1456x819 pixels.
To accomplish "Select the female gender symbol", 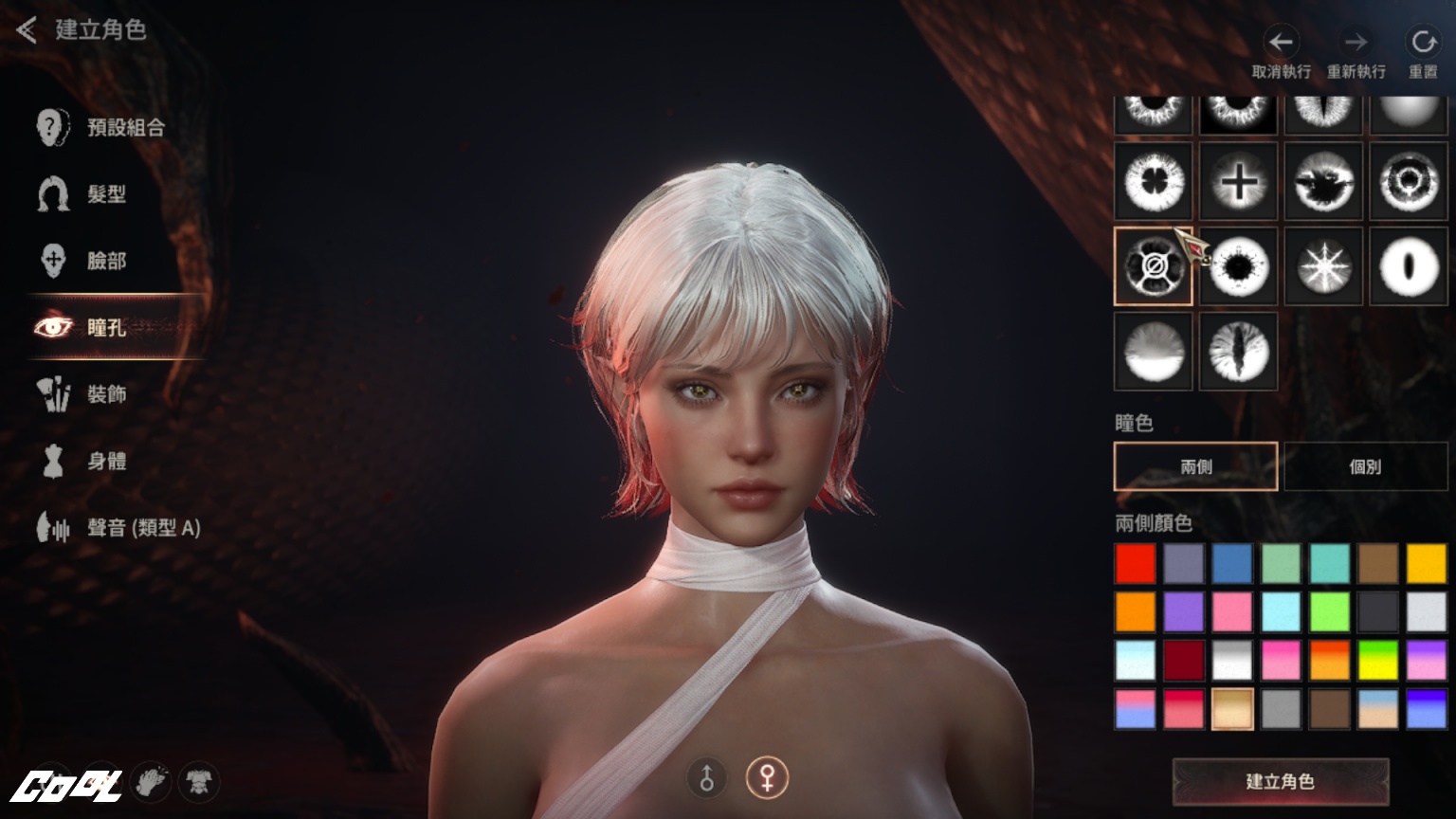I will [766, 778].
